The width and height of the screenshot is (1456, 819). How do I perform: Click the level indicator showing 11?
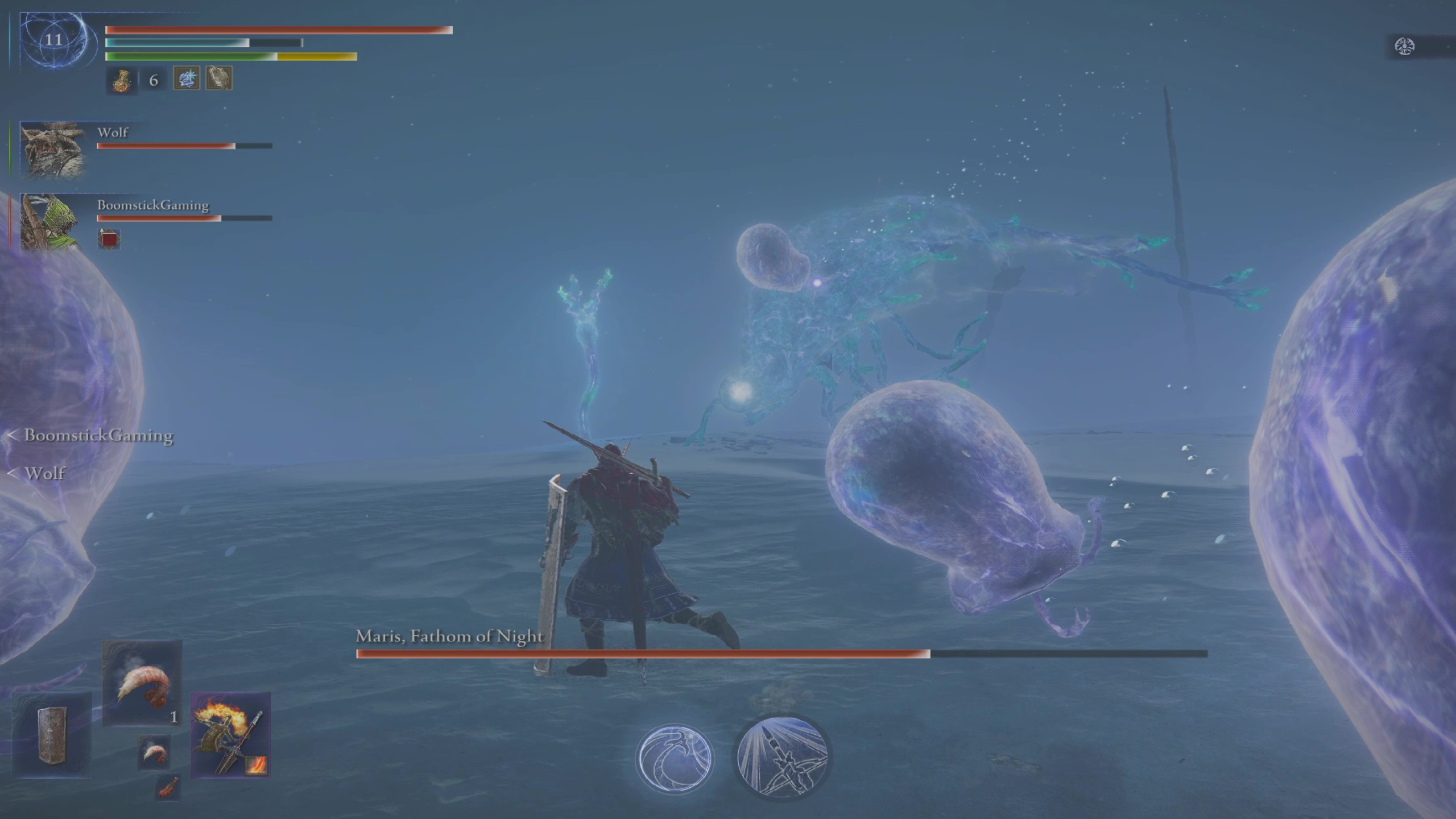(53, 40)
